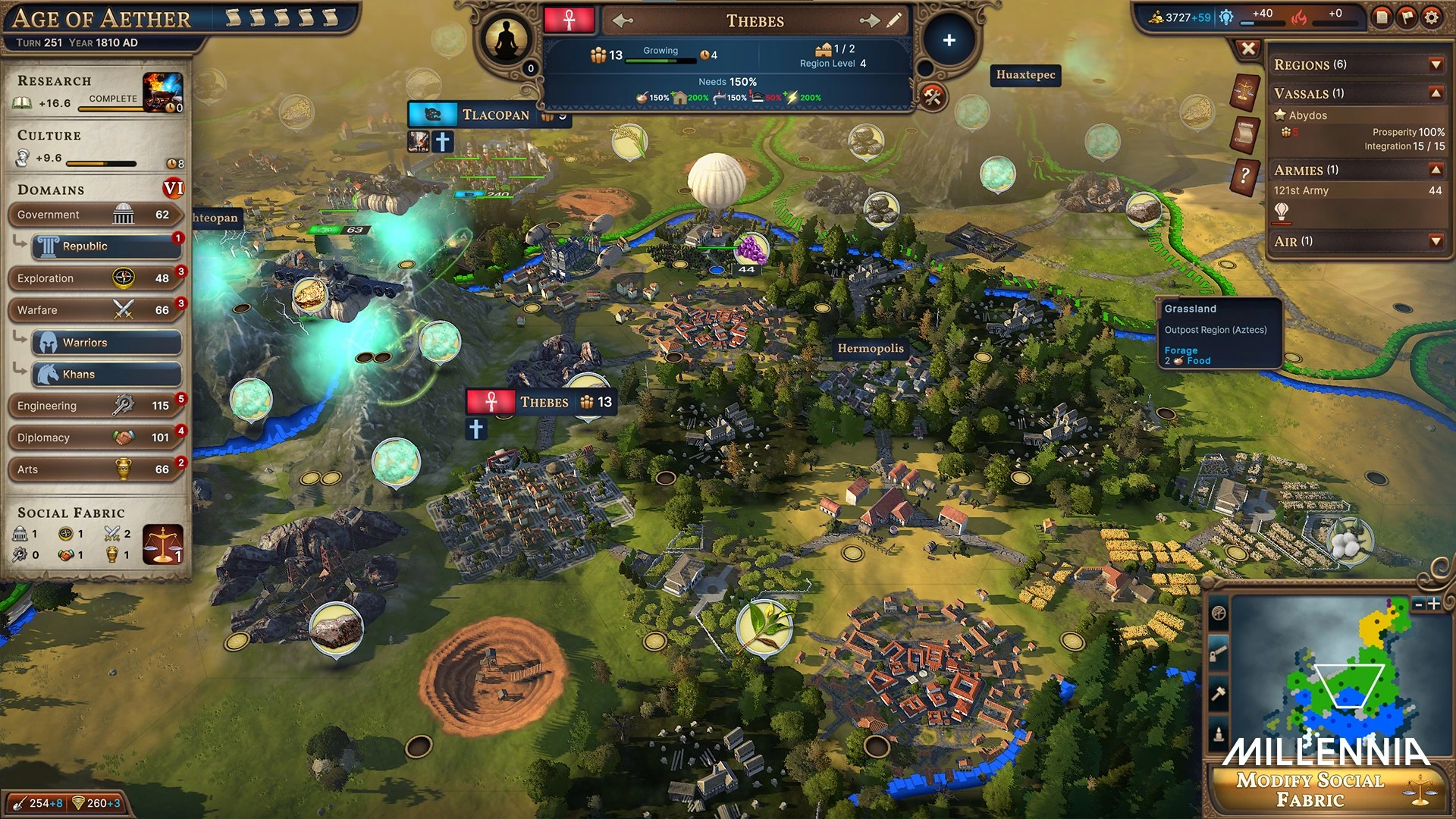Click the plus button beside Thebes panel
Image resolution: width=1456 pixels, height=819 pixels.
(949, 41)
